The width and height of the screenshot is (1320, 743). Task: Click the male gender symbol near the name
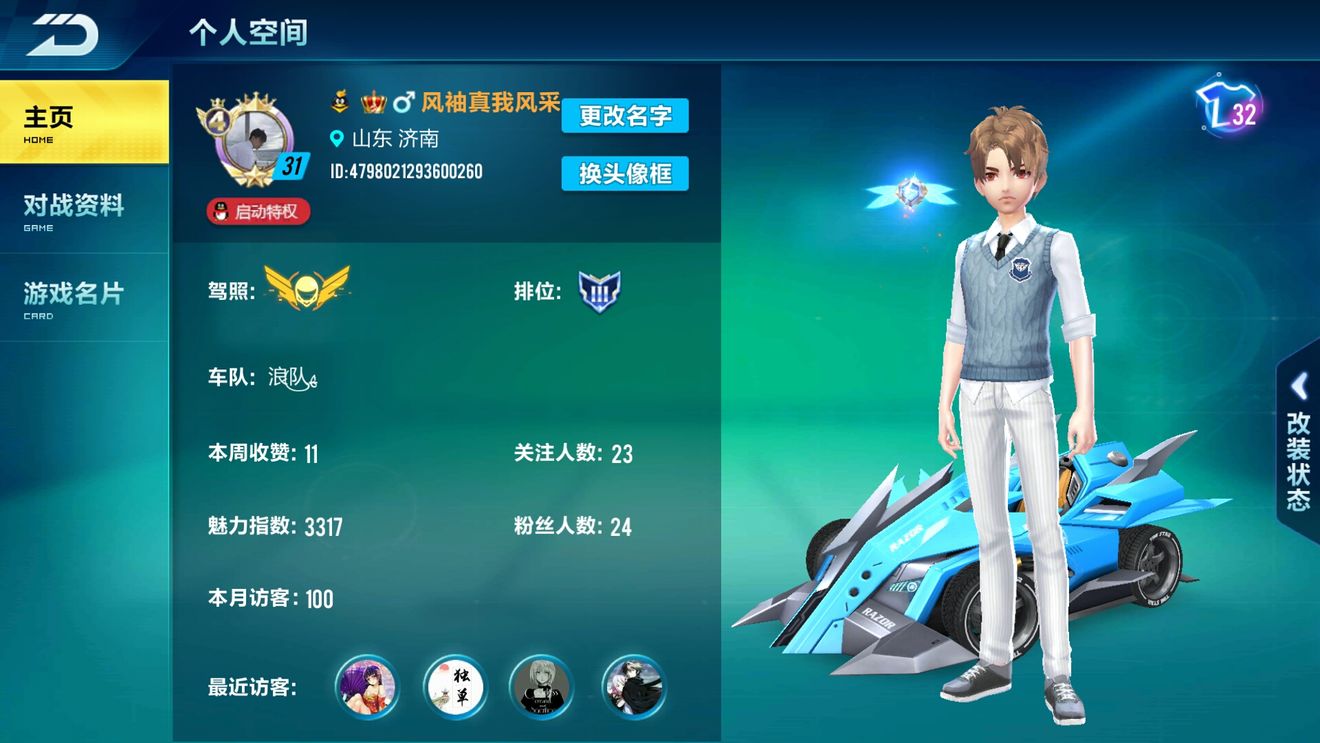click(404, 100)
